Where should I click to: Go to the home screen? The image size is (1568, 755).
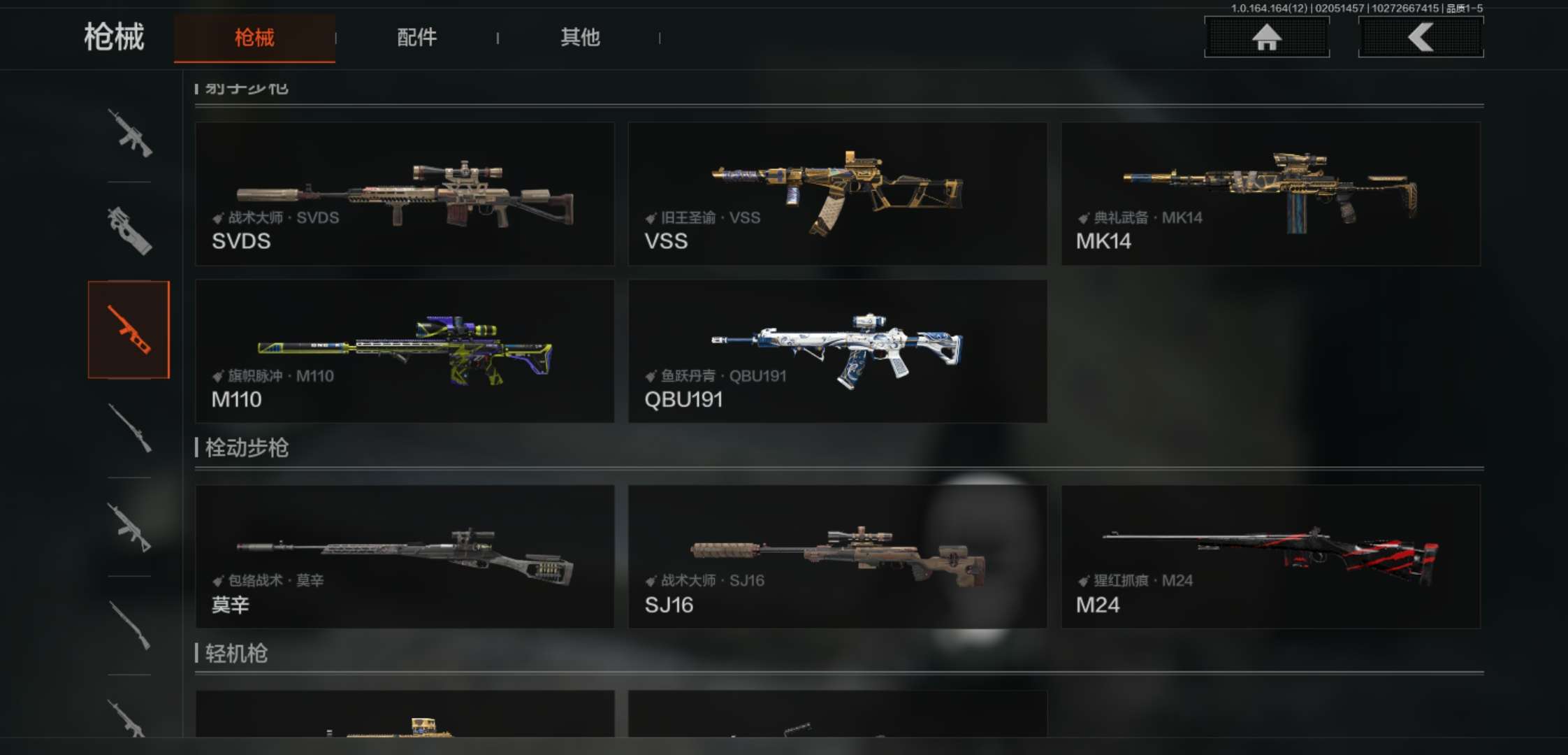(1266, 37)
